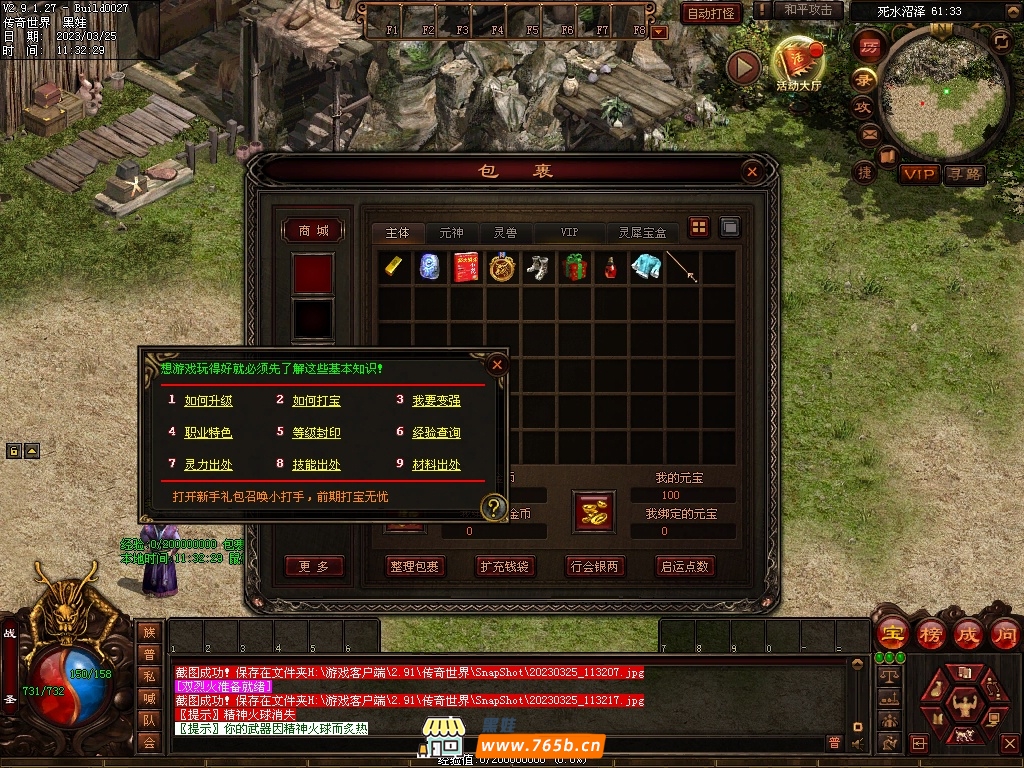Open the VIP panel
Image resolution: width=1024 pixels, height=768 pixels.
(x=919, y=174)
